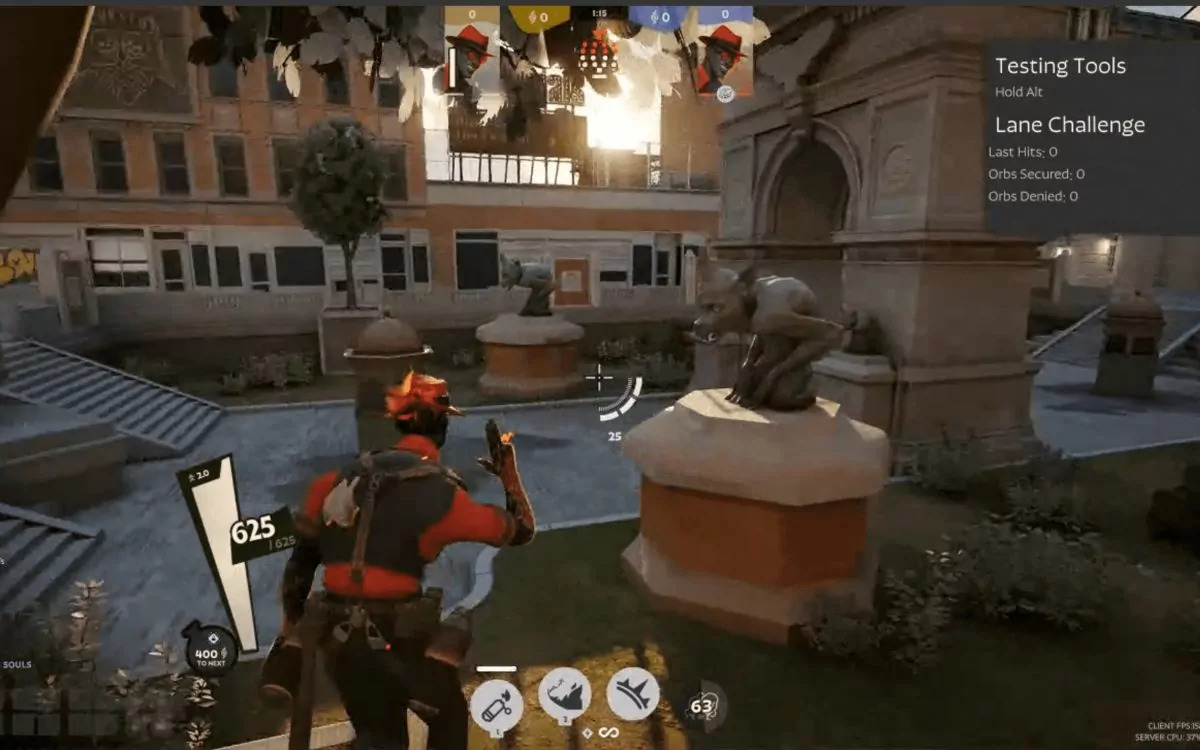The width and height of the screenshot is (1200, 750).
Task: Open the Testing Tools panel
Action: coord(1060,66)
